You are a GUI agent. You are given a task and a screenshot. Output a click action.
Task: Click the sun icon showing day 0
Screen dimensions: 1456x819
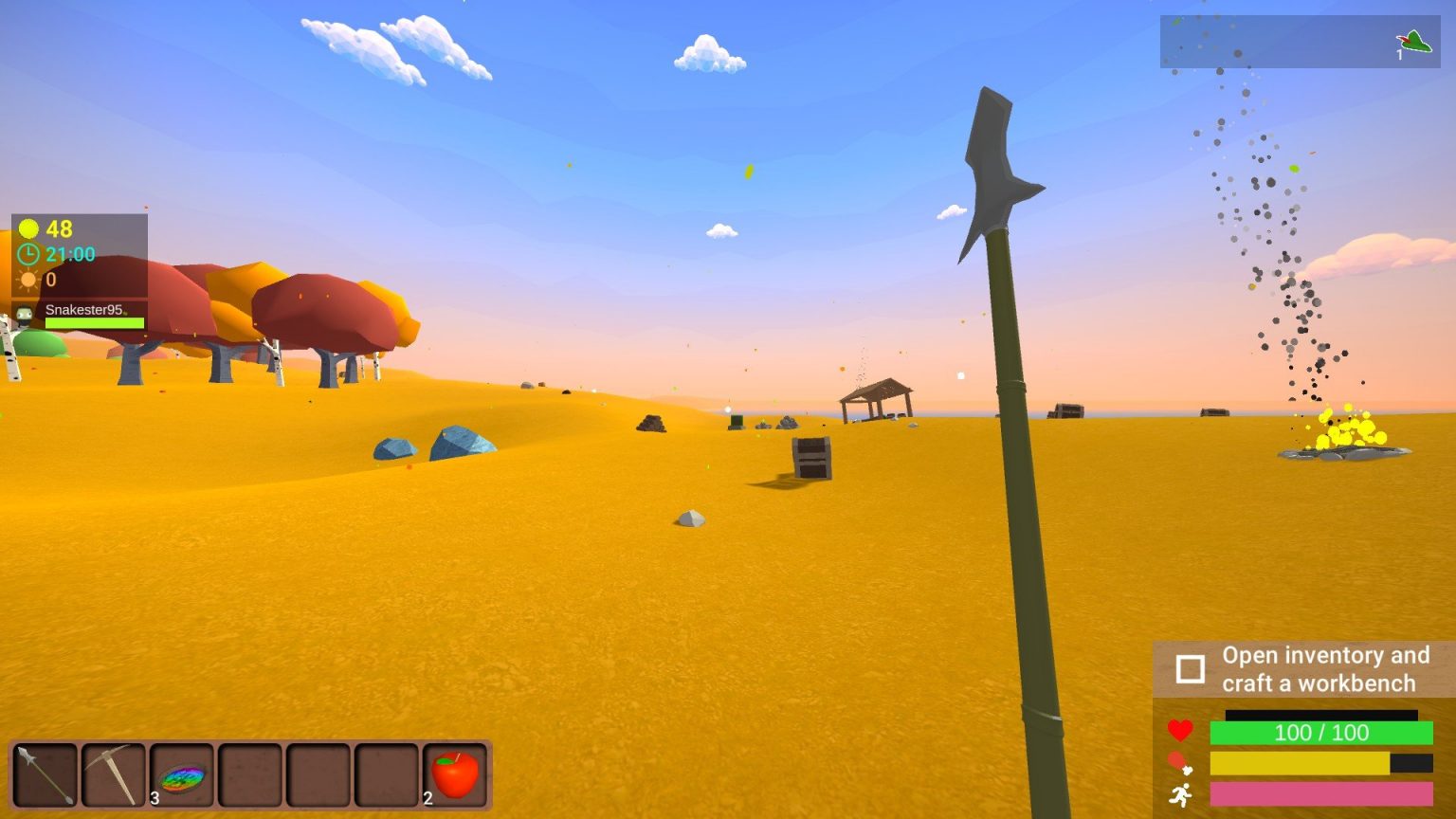click(x=27, y=280)
